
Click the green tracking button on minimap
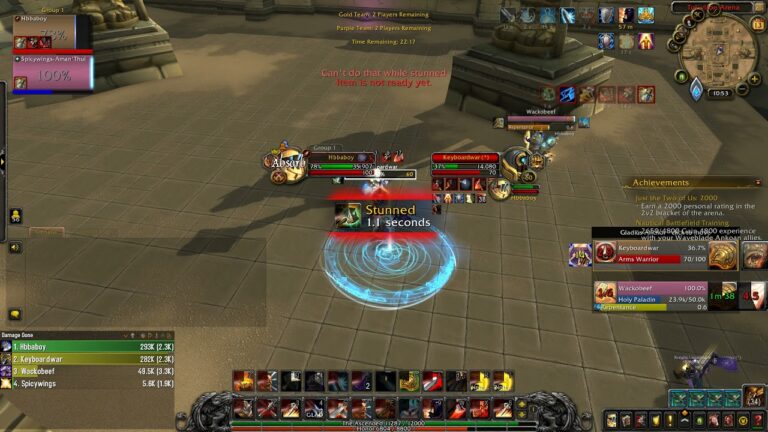coord(681,76)
